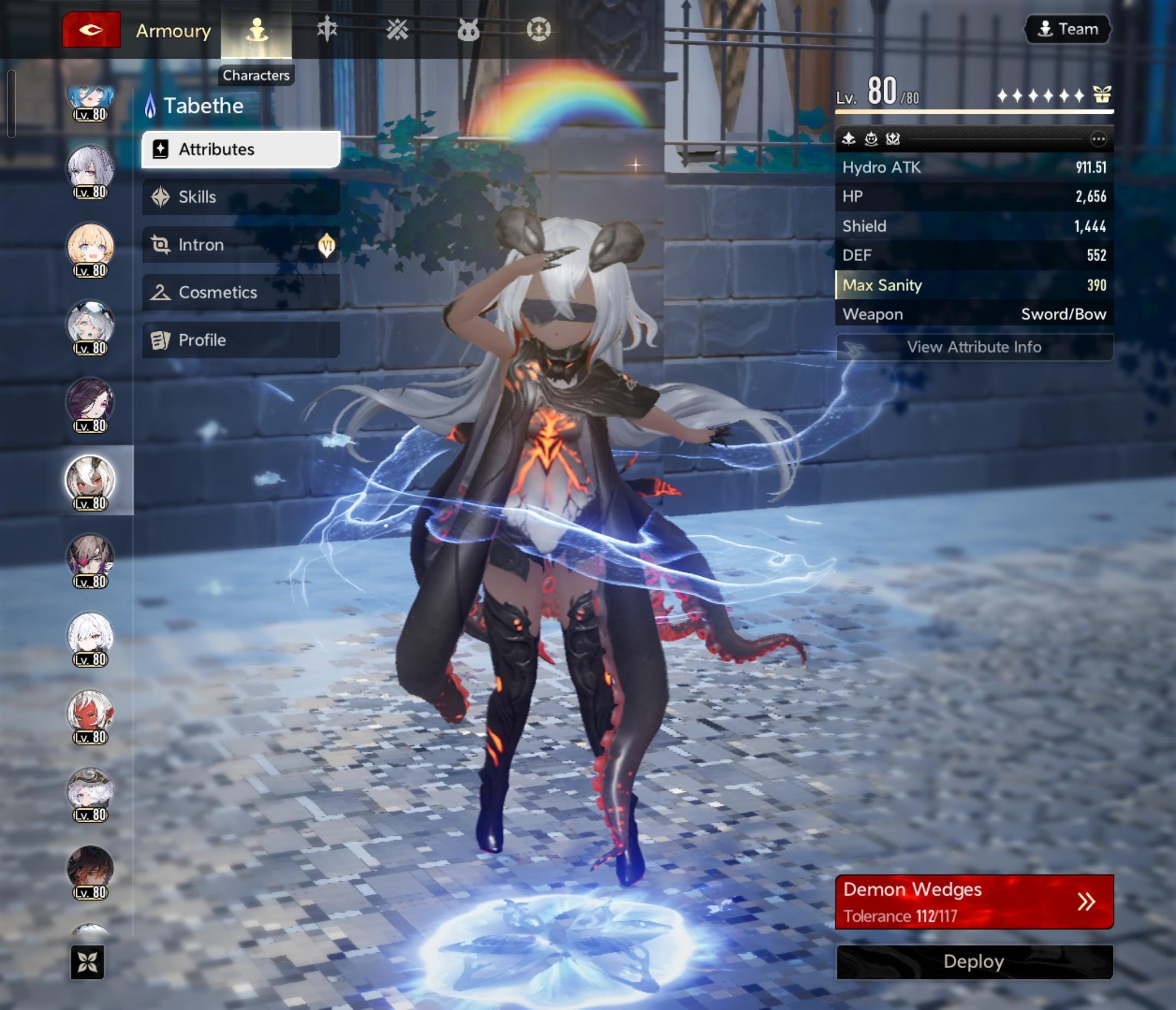Select the purple-haired character portrait
Image resolution: width=1176 pixels, height=1010 pixels.
pyautogui.click(x=90, y=403)
